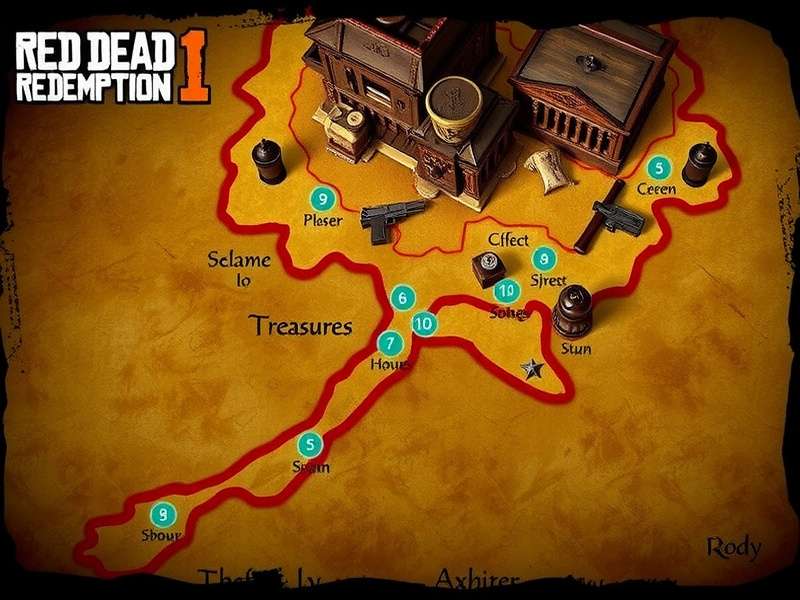Select the teal marker above Pleser

(x=321, y=198)
